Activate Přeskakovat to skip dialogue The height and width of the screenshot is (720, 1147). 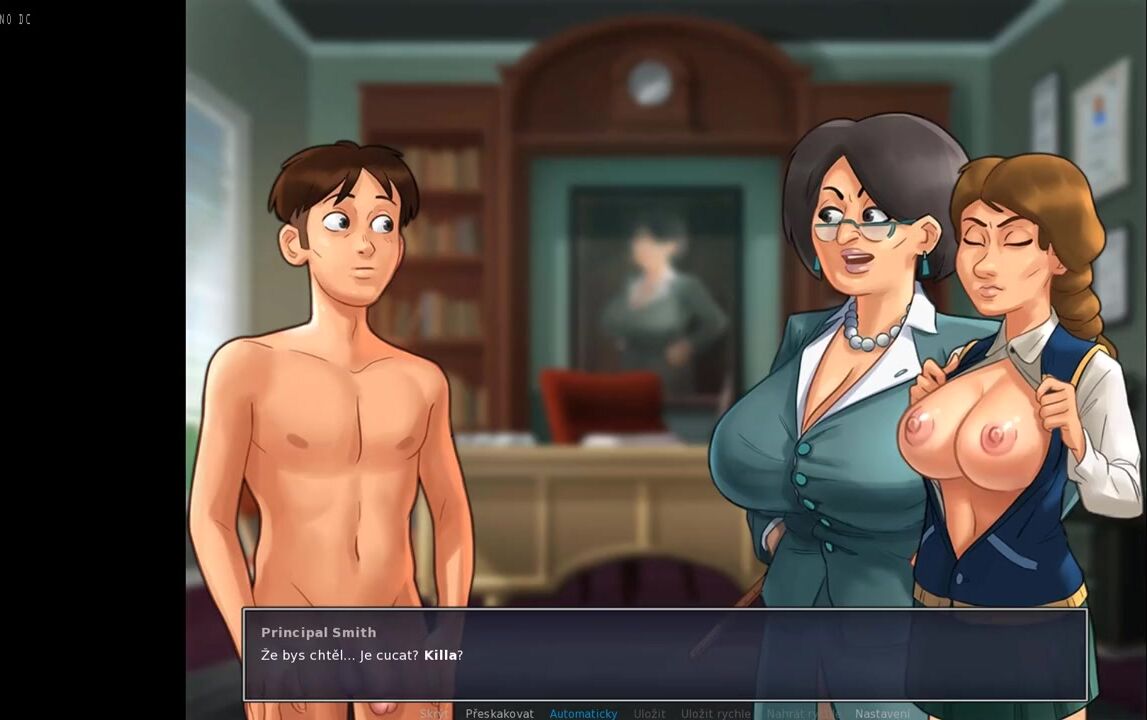click(x=499, y=713)
